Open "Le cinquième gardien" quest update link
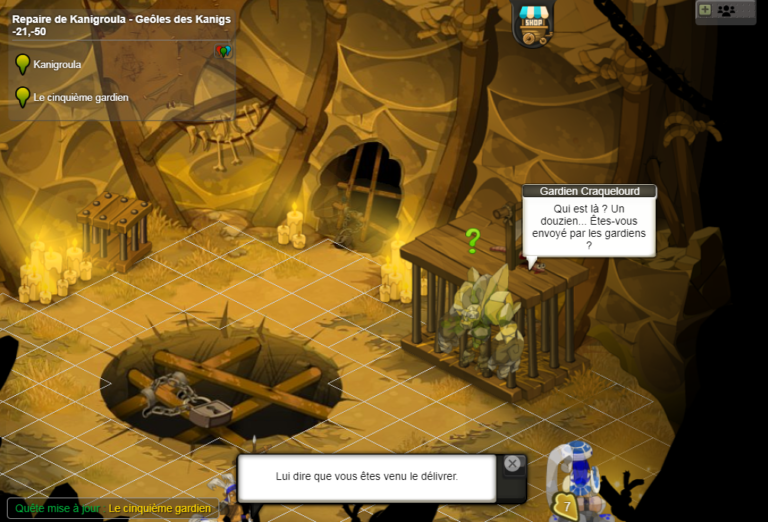 click(x=160, y=509)
